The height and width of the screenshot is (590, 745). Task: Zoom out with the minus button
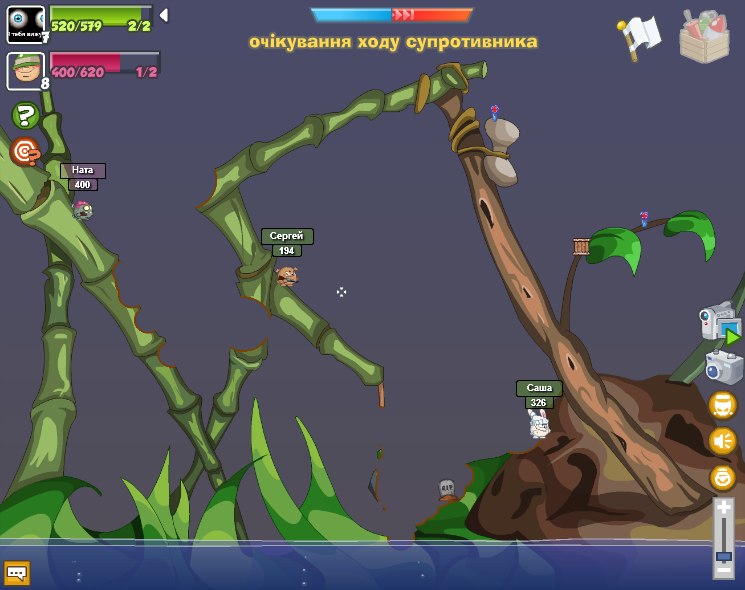723,569
